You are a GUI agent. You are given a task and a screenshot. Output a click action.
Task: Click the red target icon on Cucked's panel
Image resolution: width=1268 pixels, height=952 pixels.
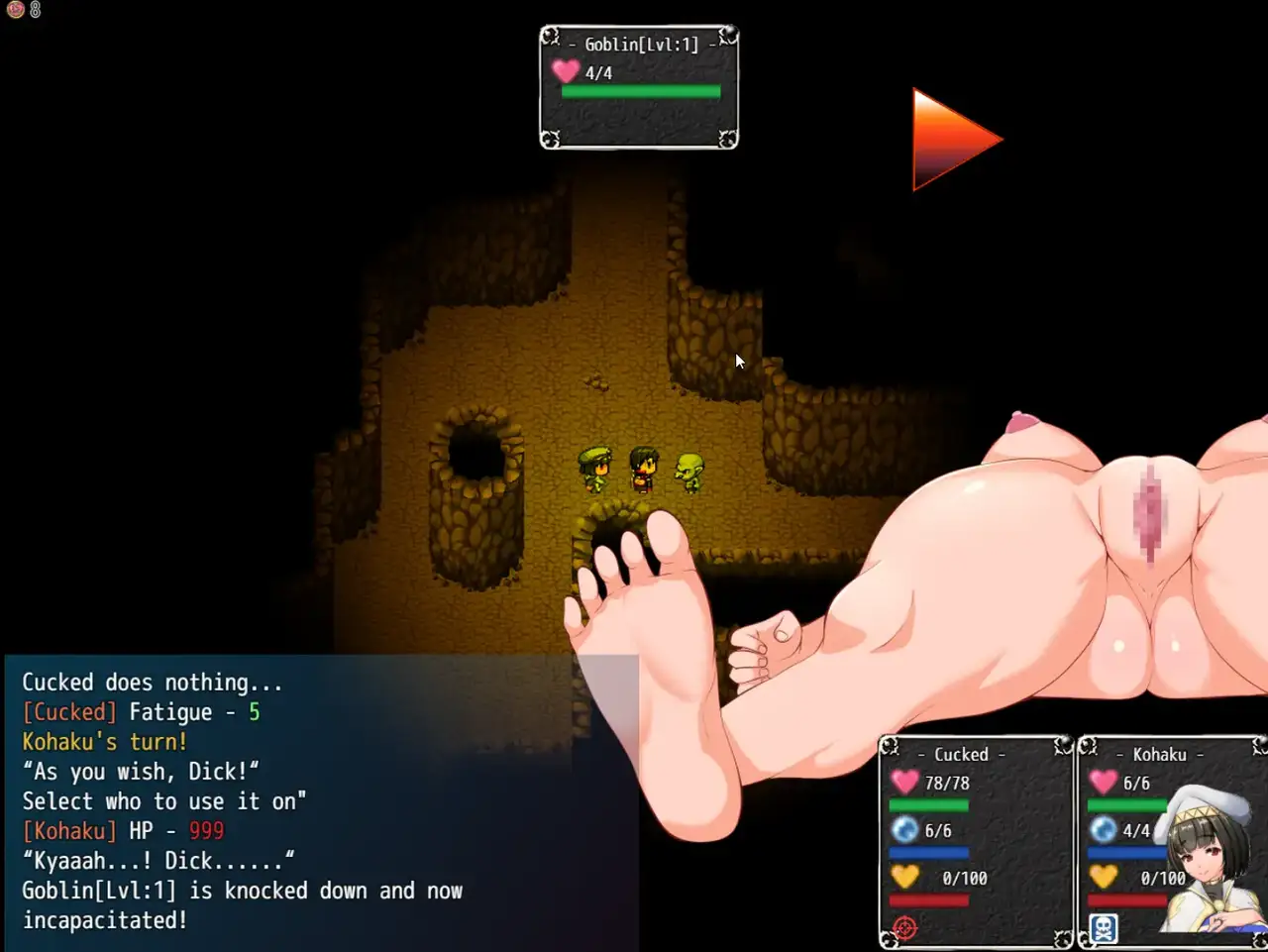pos(904,928)
